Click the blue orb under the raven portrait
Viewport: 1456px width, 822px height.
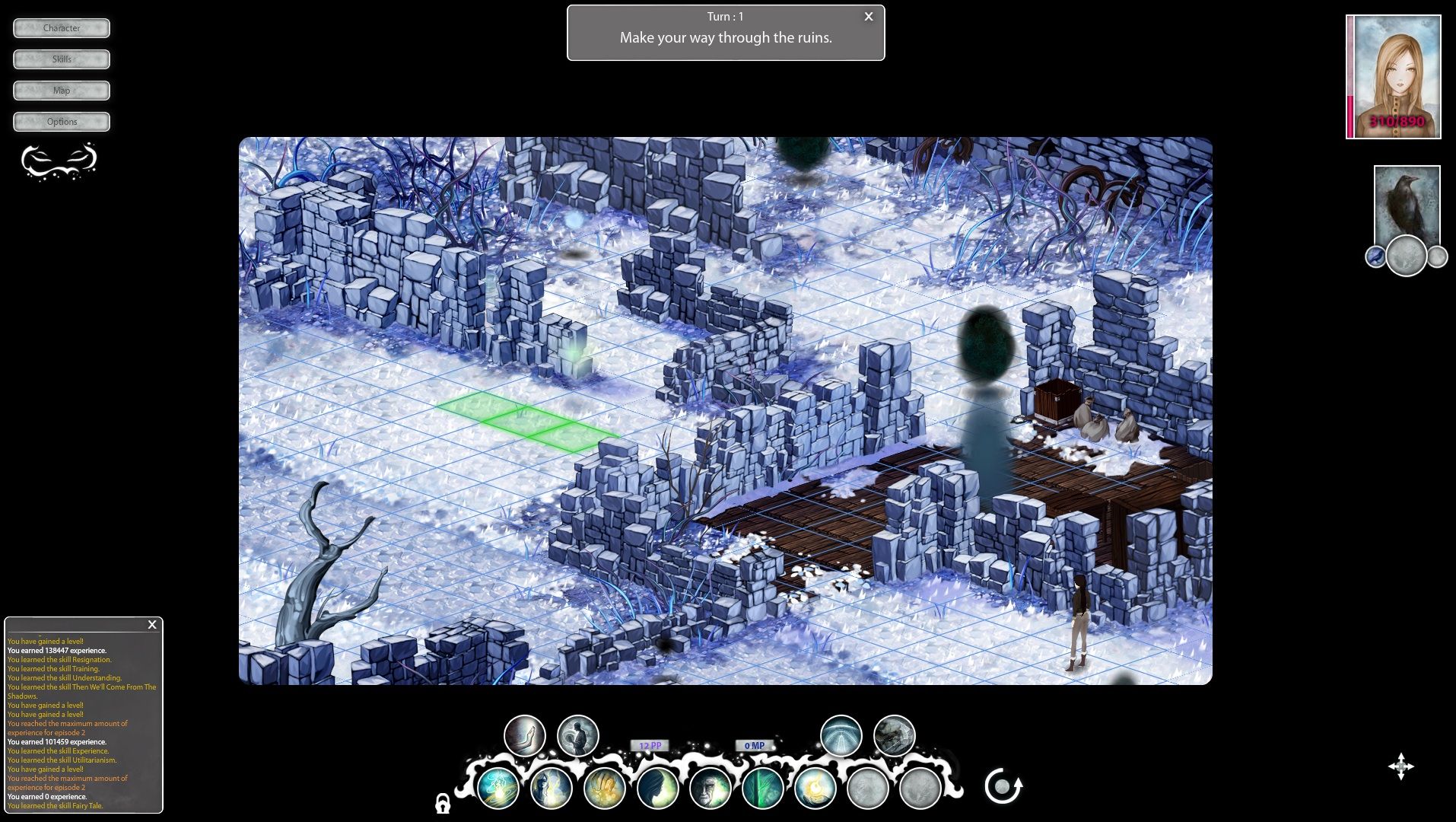(1375, 257)
